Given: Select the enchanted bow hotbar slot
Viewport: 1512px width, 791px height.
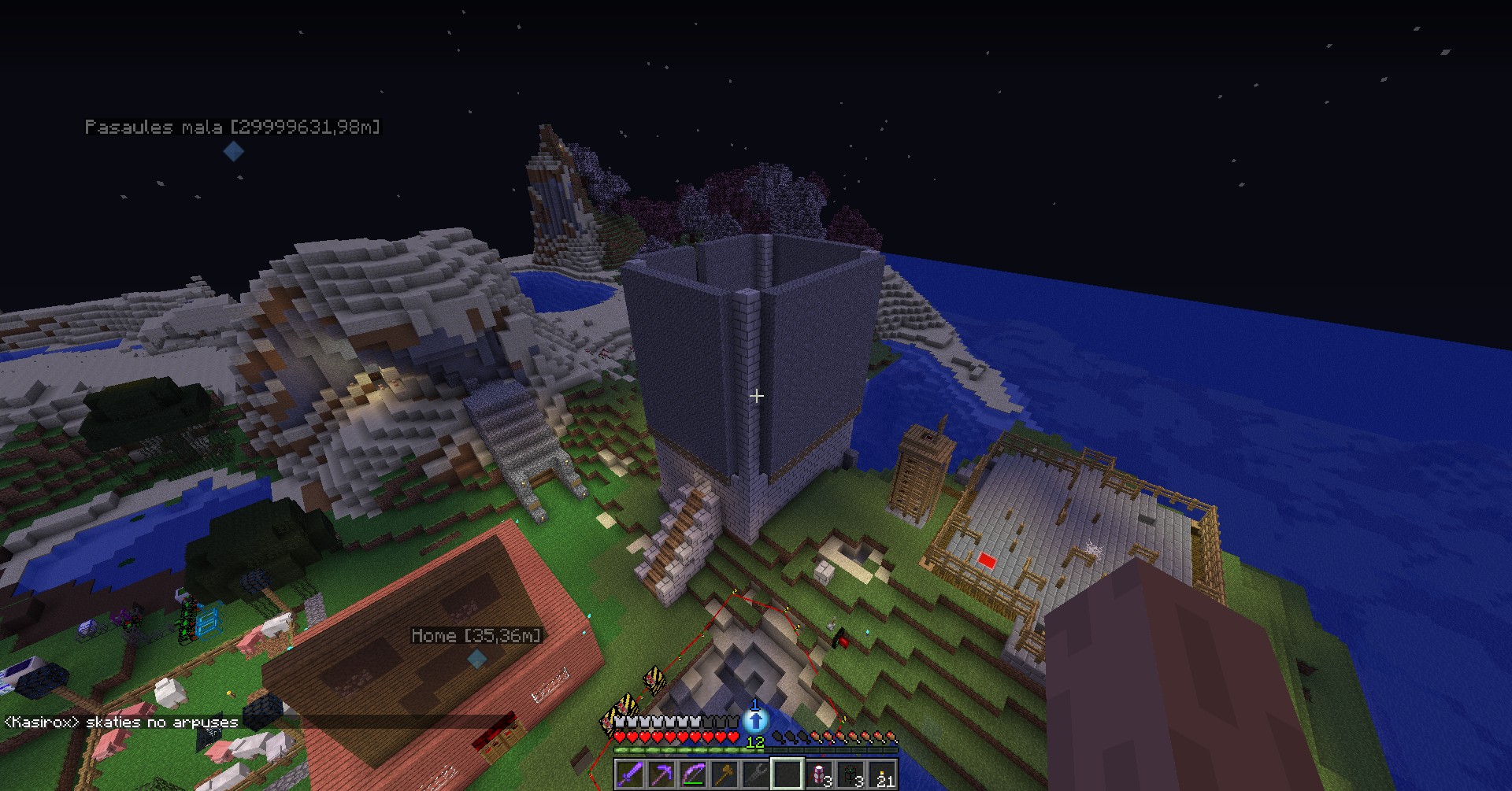Looking at the screenshot, I should pos(693,774).
